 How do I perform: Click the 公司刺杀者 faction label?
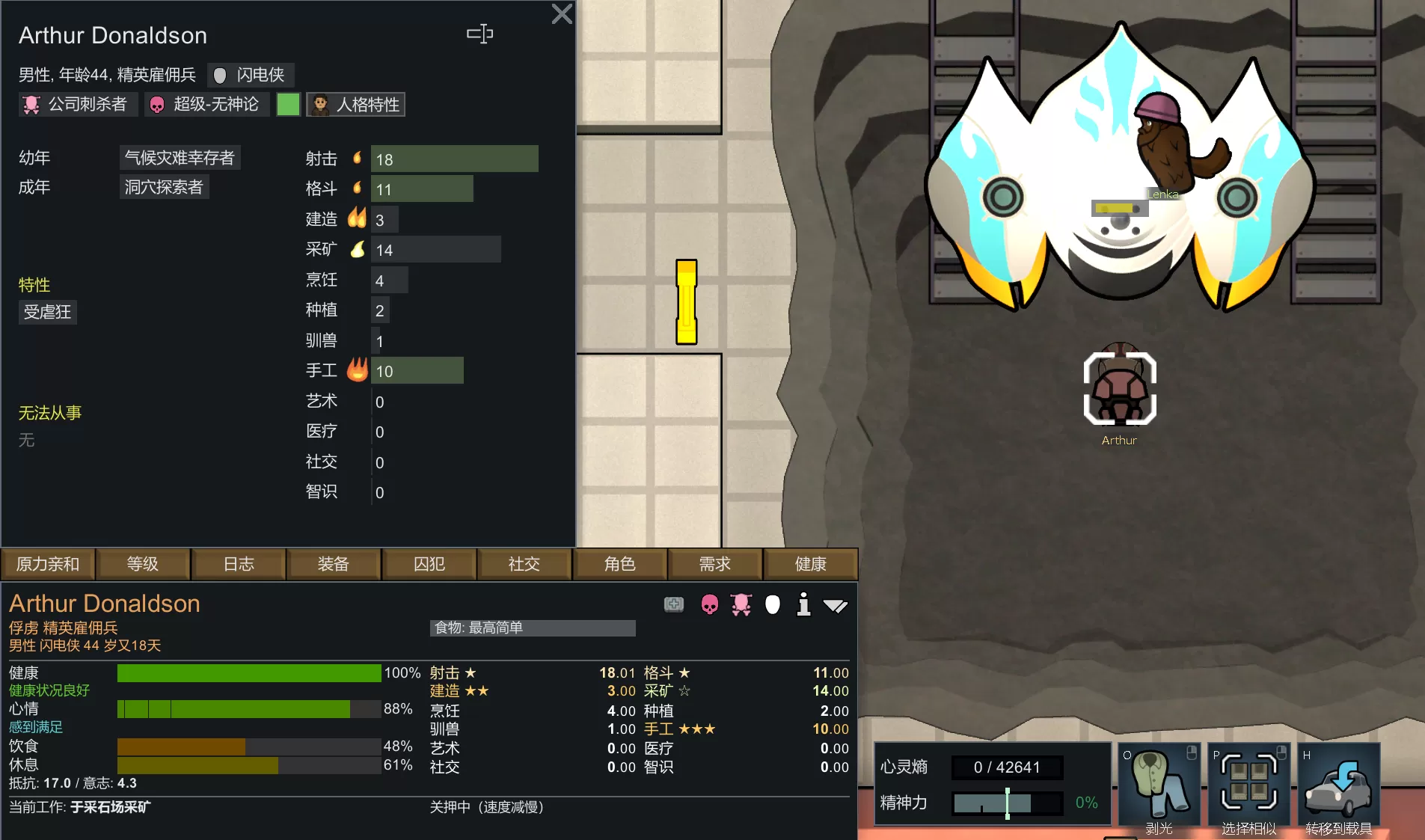pyautogui.click(x=78, y=105)
